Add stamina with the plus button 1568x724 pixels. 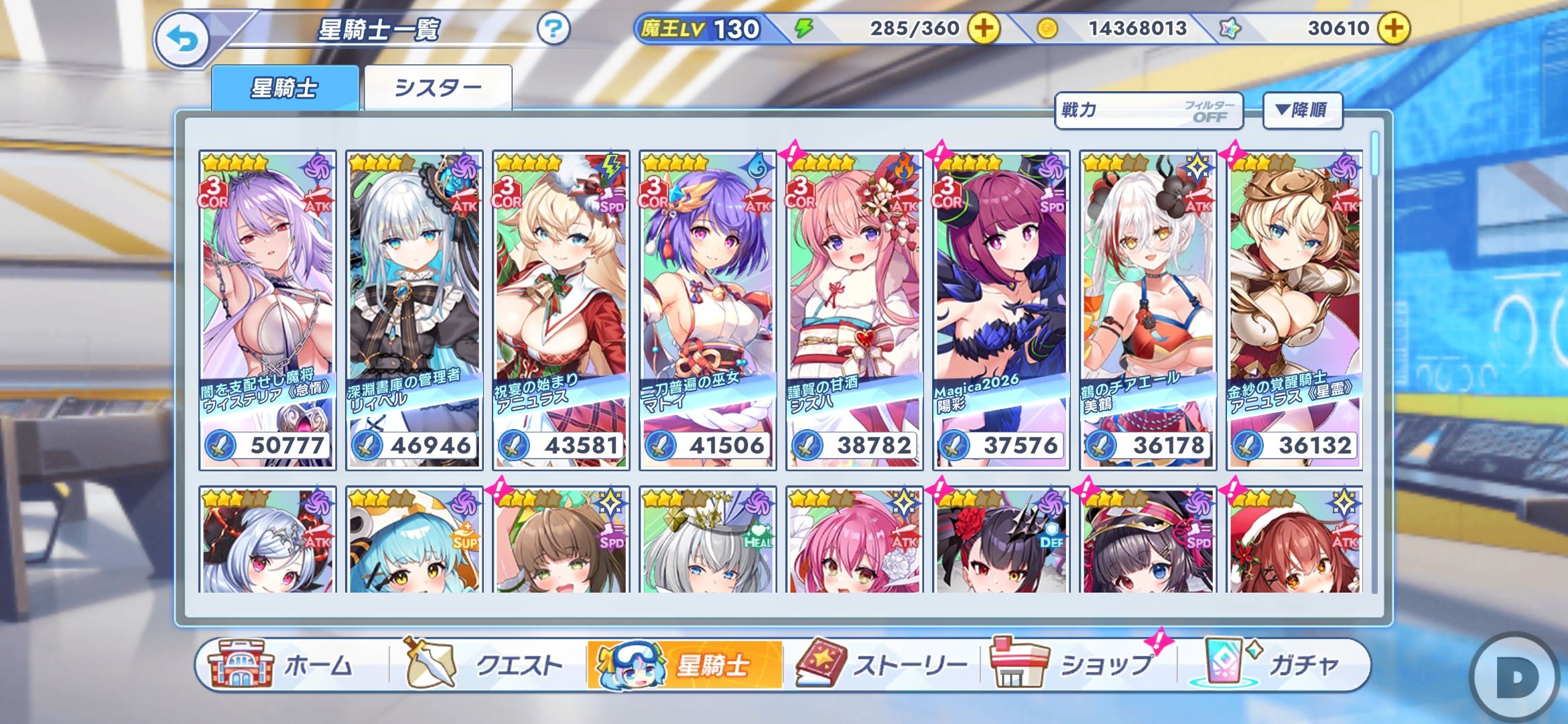tap(984, 28)
